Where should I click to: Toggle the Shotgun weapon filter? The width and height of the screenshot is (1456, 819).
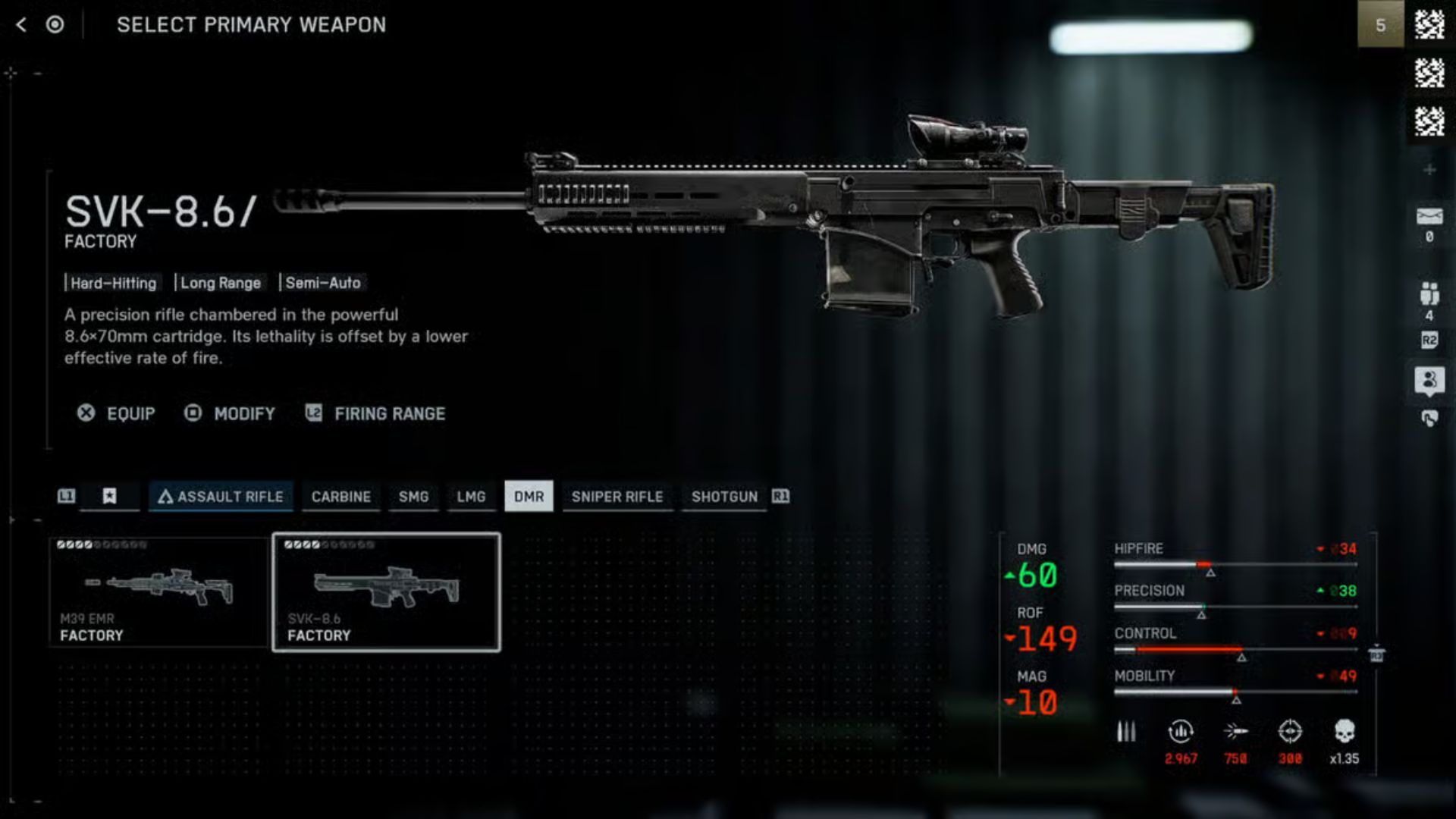click(723, 497)
